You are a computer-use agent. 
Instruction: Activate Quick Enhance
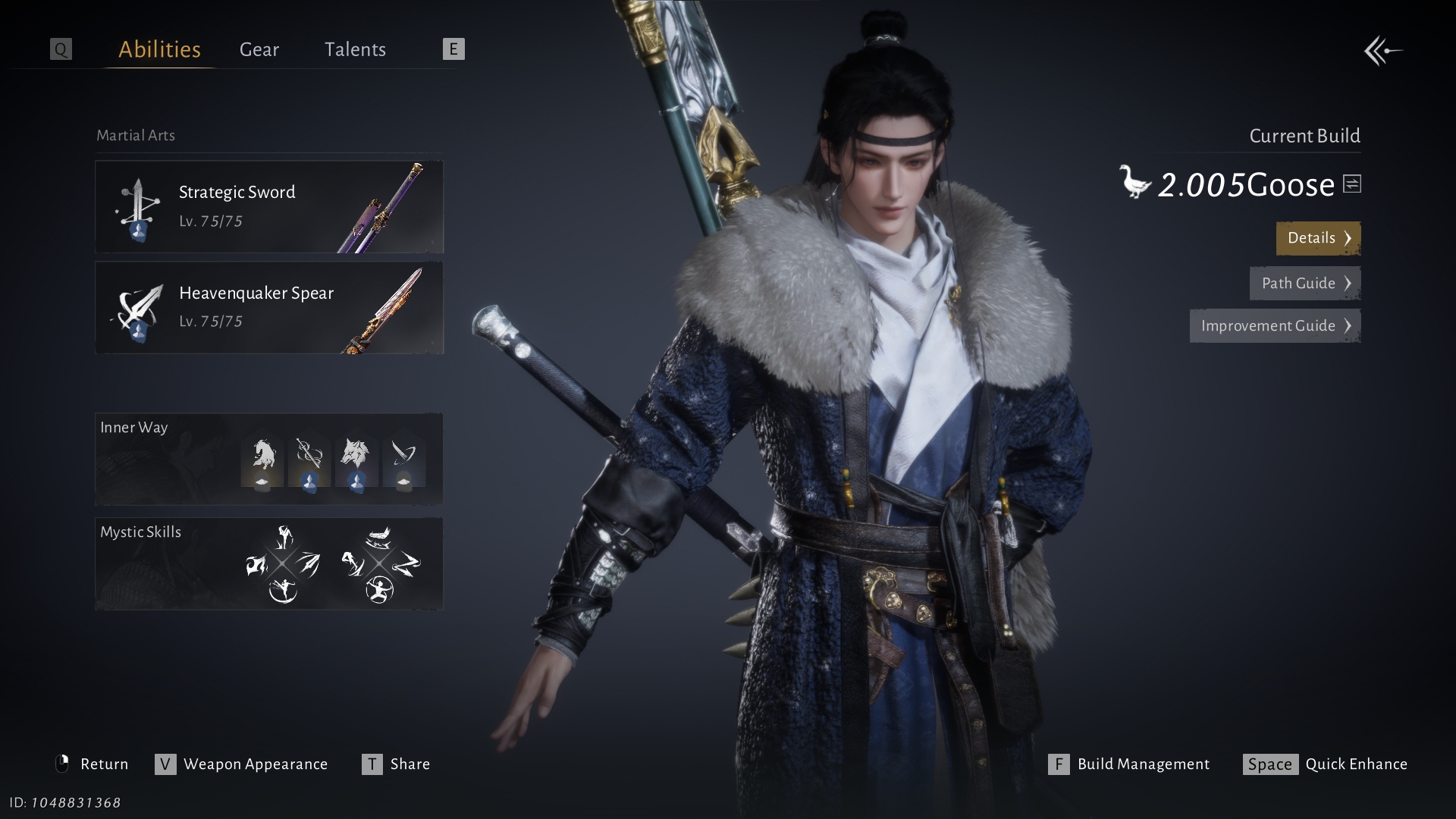pyautogui.click(x=1326, y=764)
